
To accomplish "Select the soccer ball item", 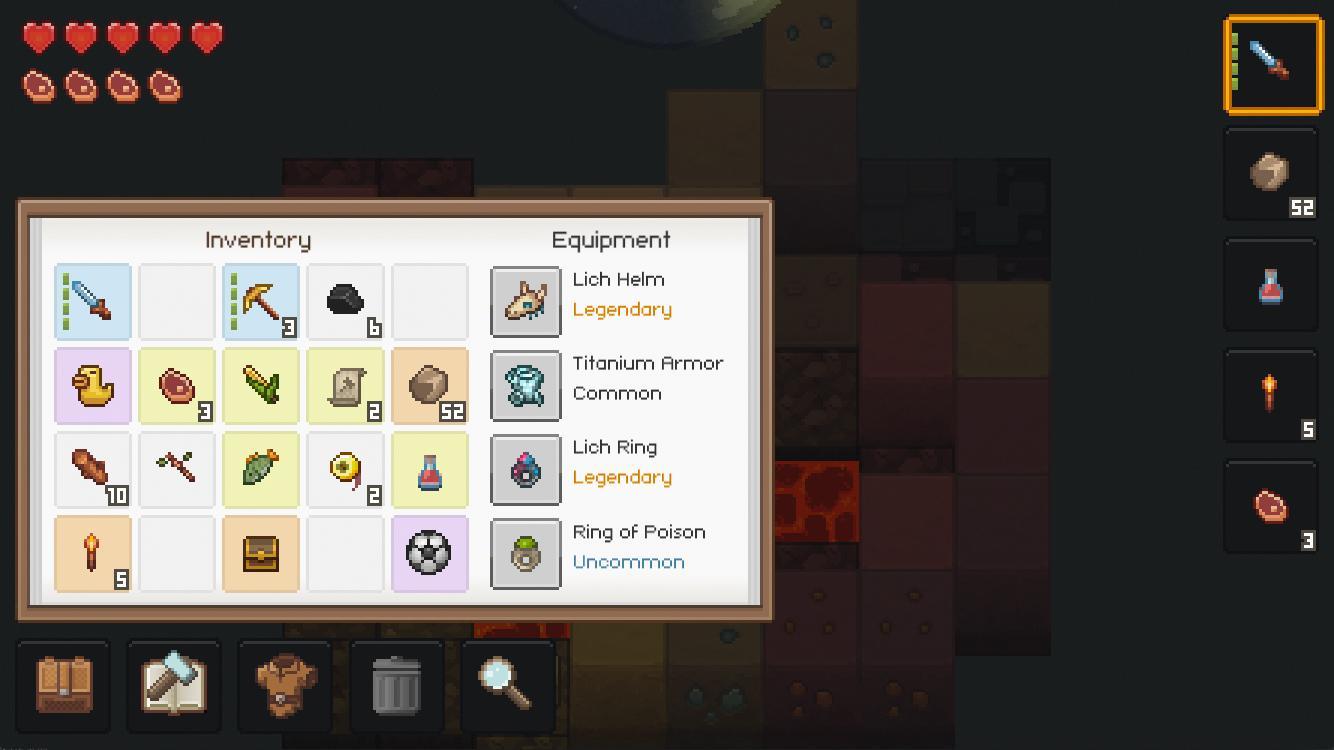I will (x=430, y=554).
